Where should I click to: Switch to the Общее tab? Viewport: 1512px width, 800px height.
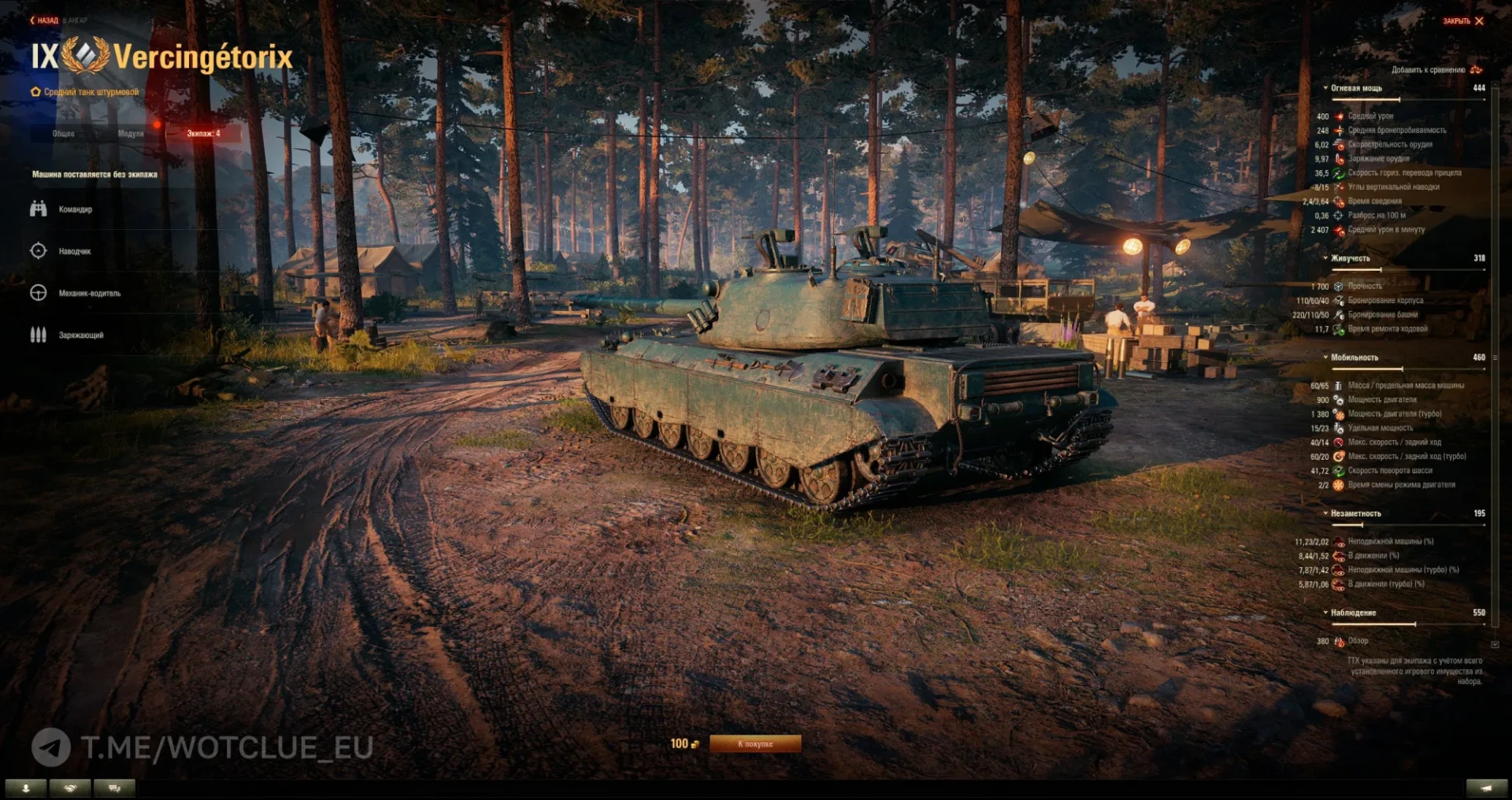pos(64,134)
